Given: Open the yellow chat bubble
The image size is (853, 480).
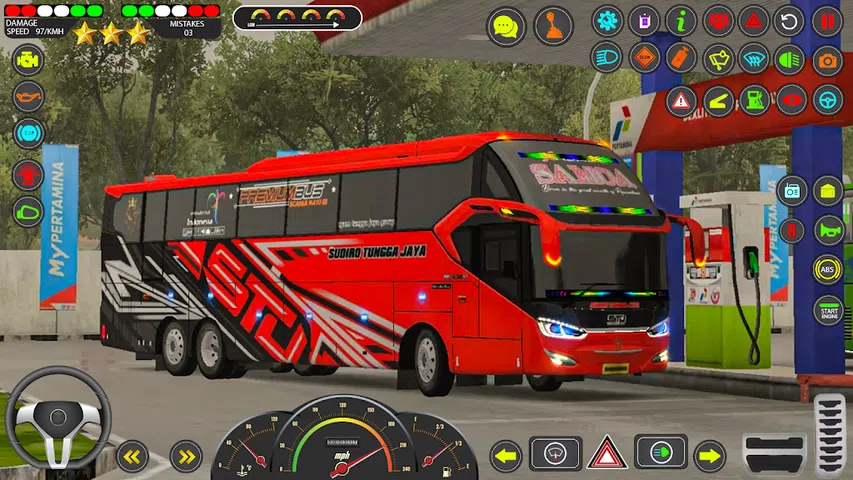Looking at the screenshot, I should coord(506,26).
